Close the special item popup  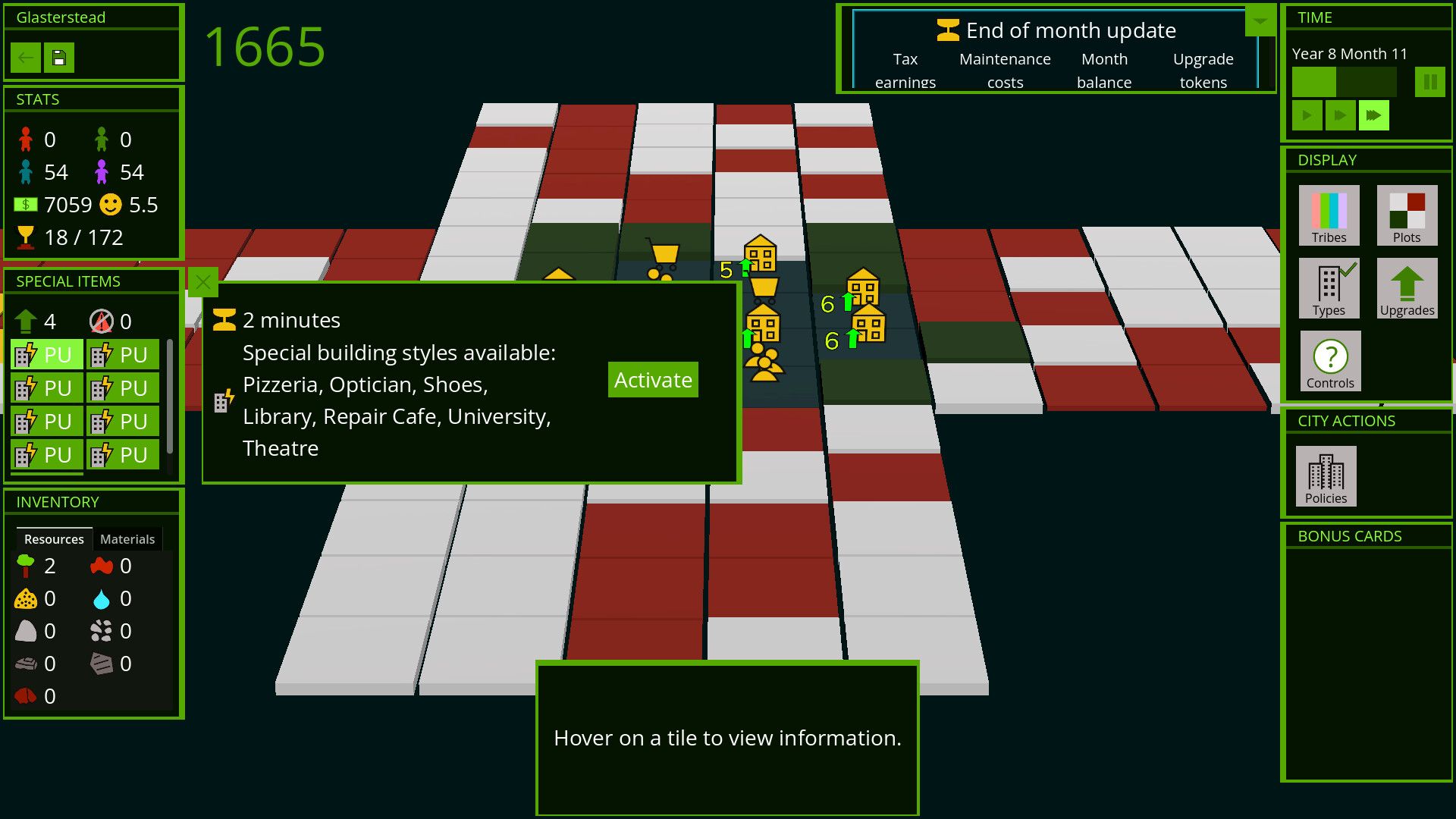tap(202, 283)
